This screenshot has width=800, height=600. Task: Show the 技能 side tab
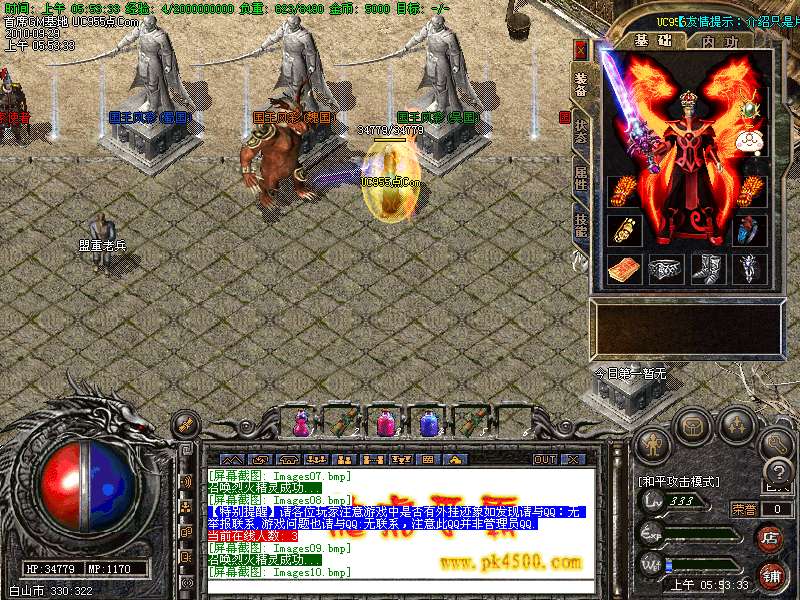581,225
